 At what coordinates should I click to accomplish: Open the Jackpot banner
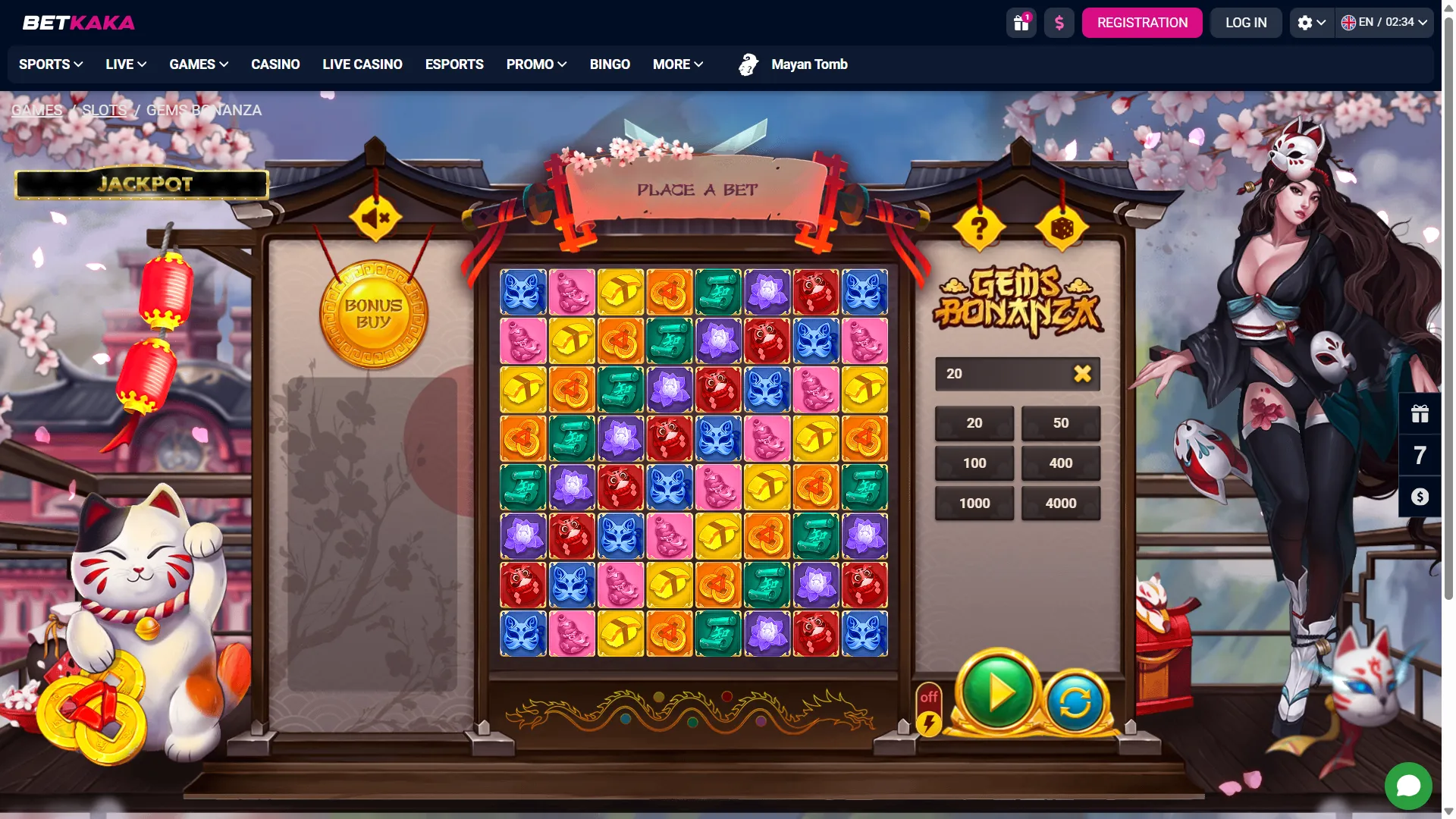pos(141,184)
